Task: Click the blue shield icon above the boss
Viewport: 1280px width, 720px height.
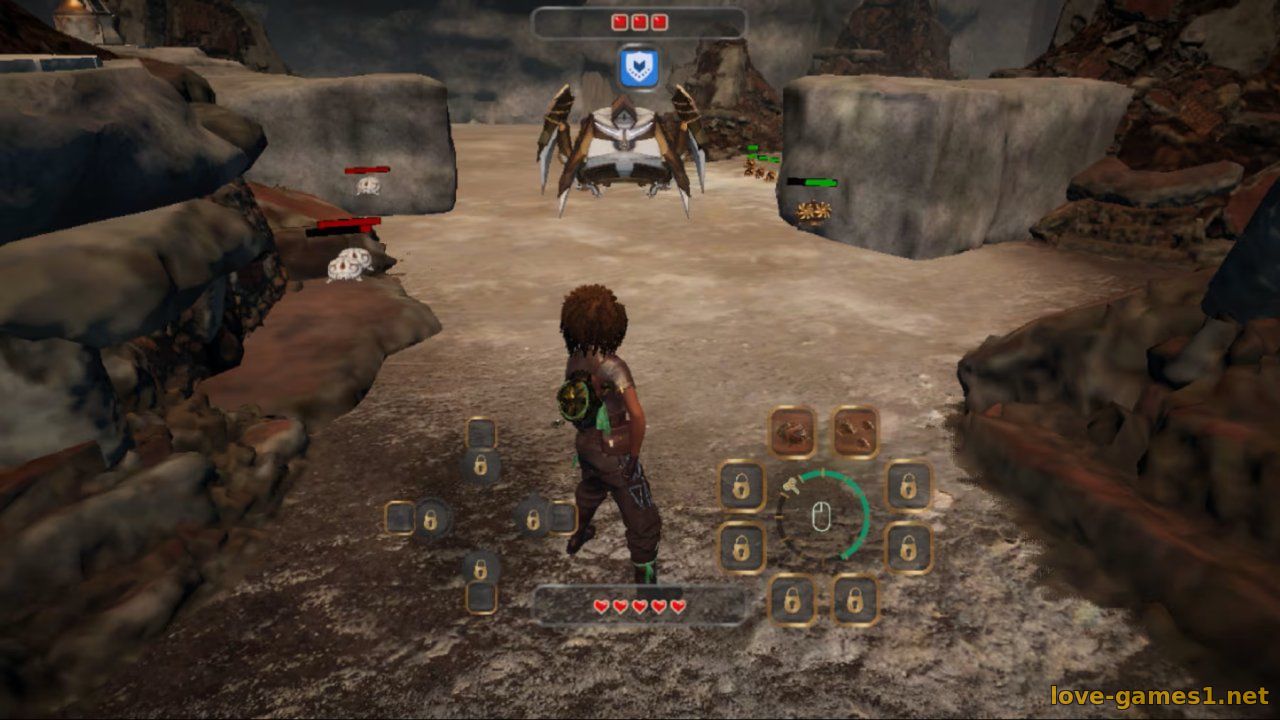Action: [637, 68]
